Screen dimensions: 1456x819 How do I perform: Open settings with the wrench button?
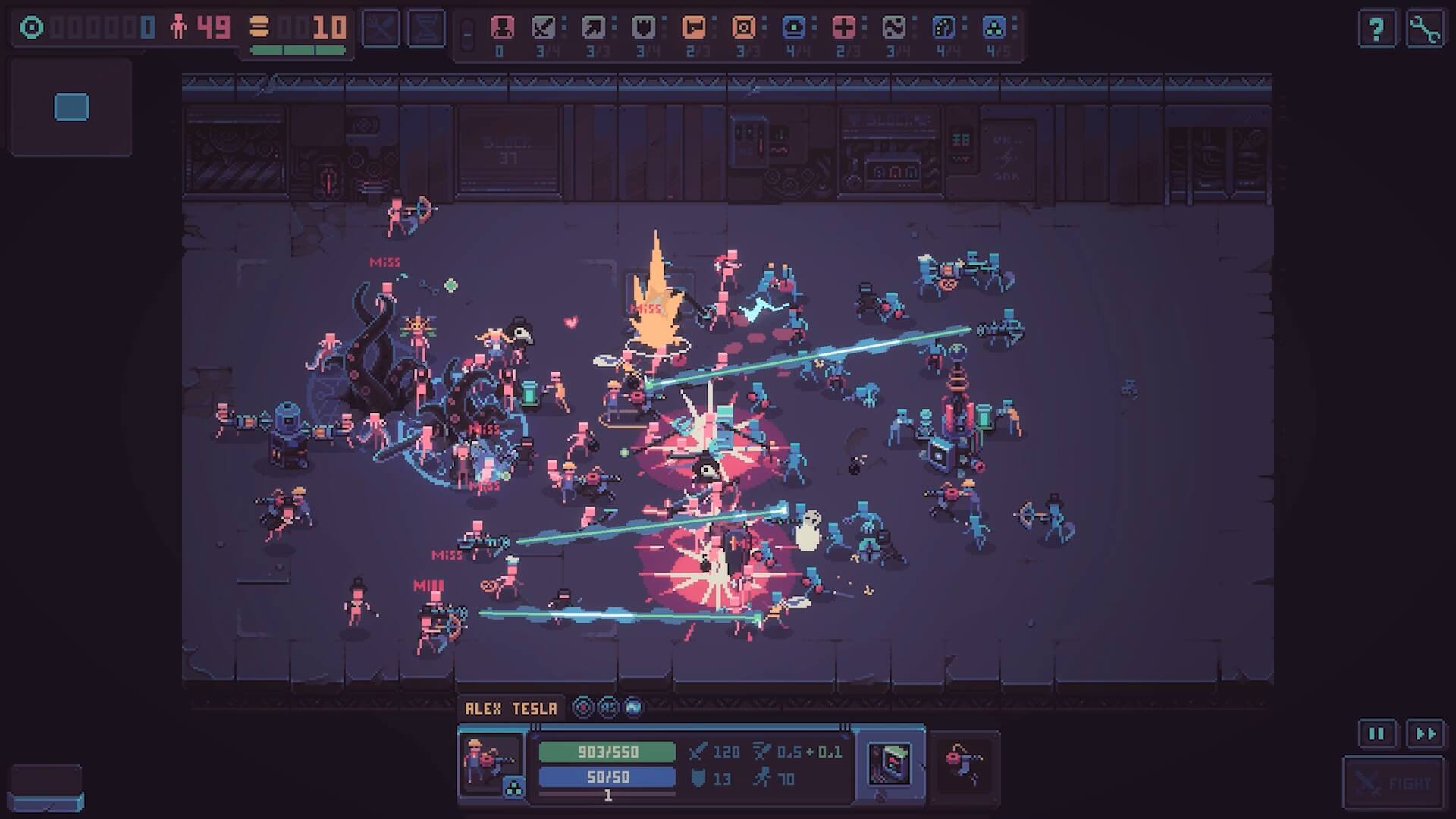1425,30
